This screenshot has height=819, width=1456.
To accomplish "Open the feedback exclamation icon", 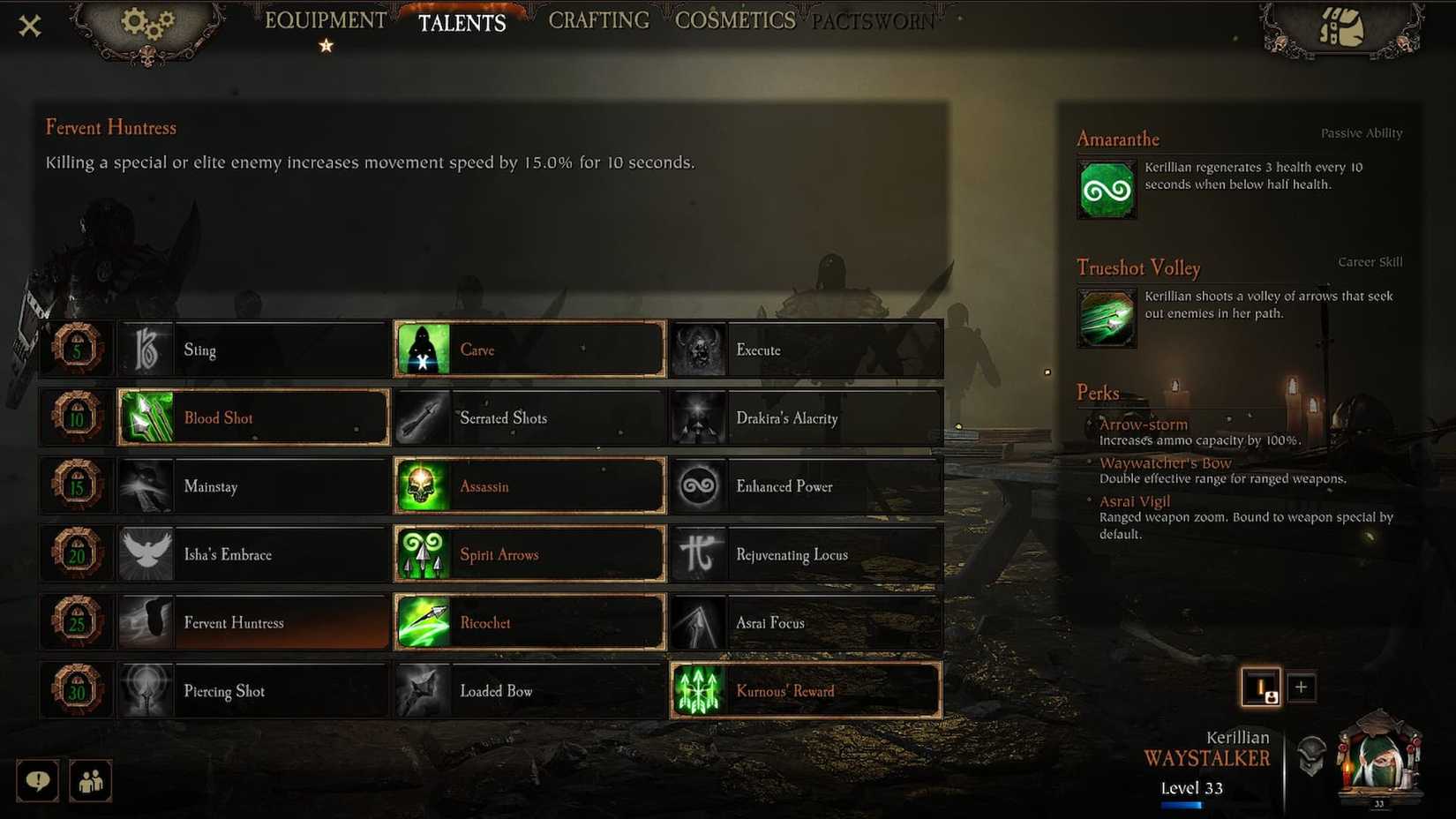I will pos(37,780).
